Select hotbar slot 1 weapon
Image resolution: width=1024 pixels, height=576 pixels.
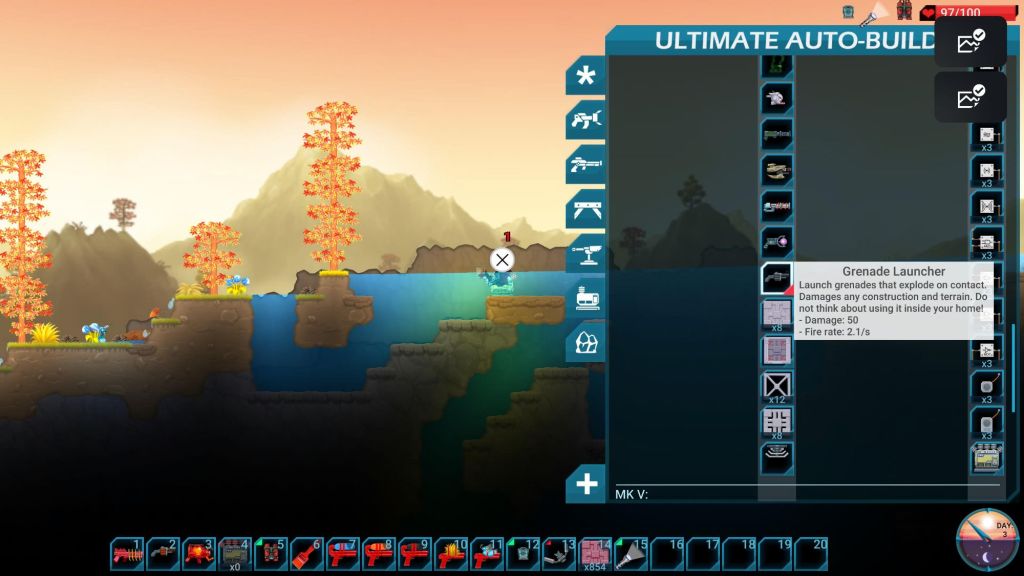(x=127, y=554)
